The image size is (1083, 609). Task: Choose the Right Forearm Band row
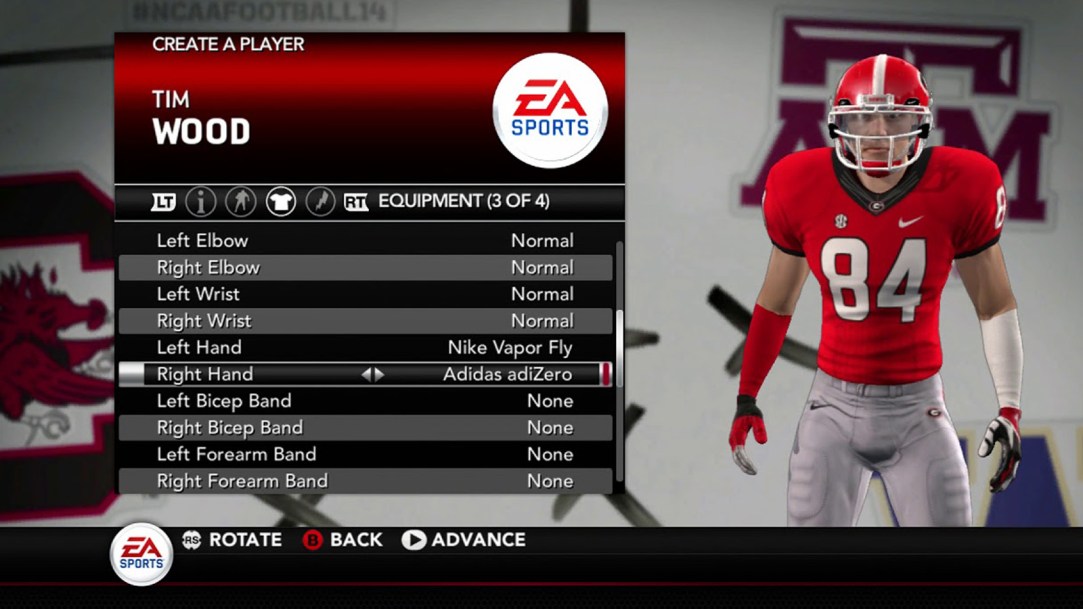pyautogui.click(x=365, y=481)
